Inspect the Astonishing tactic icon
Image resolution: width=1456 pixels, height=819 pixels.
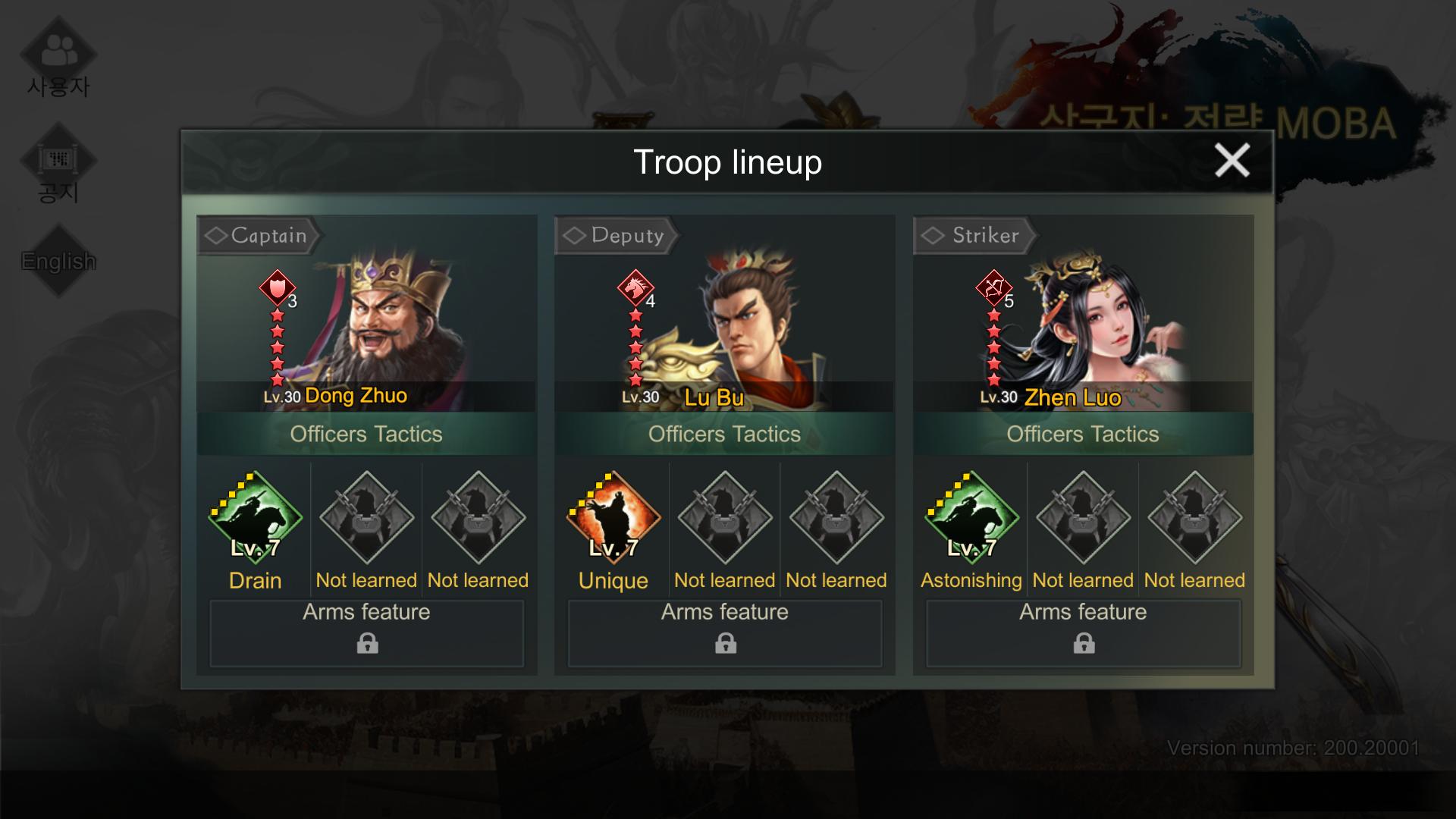tap(971, 518)
